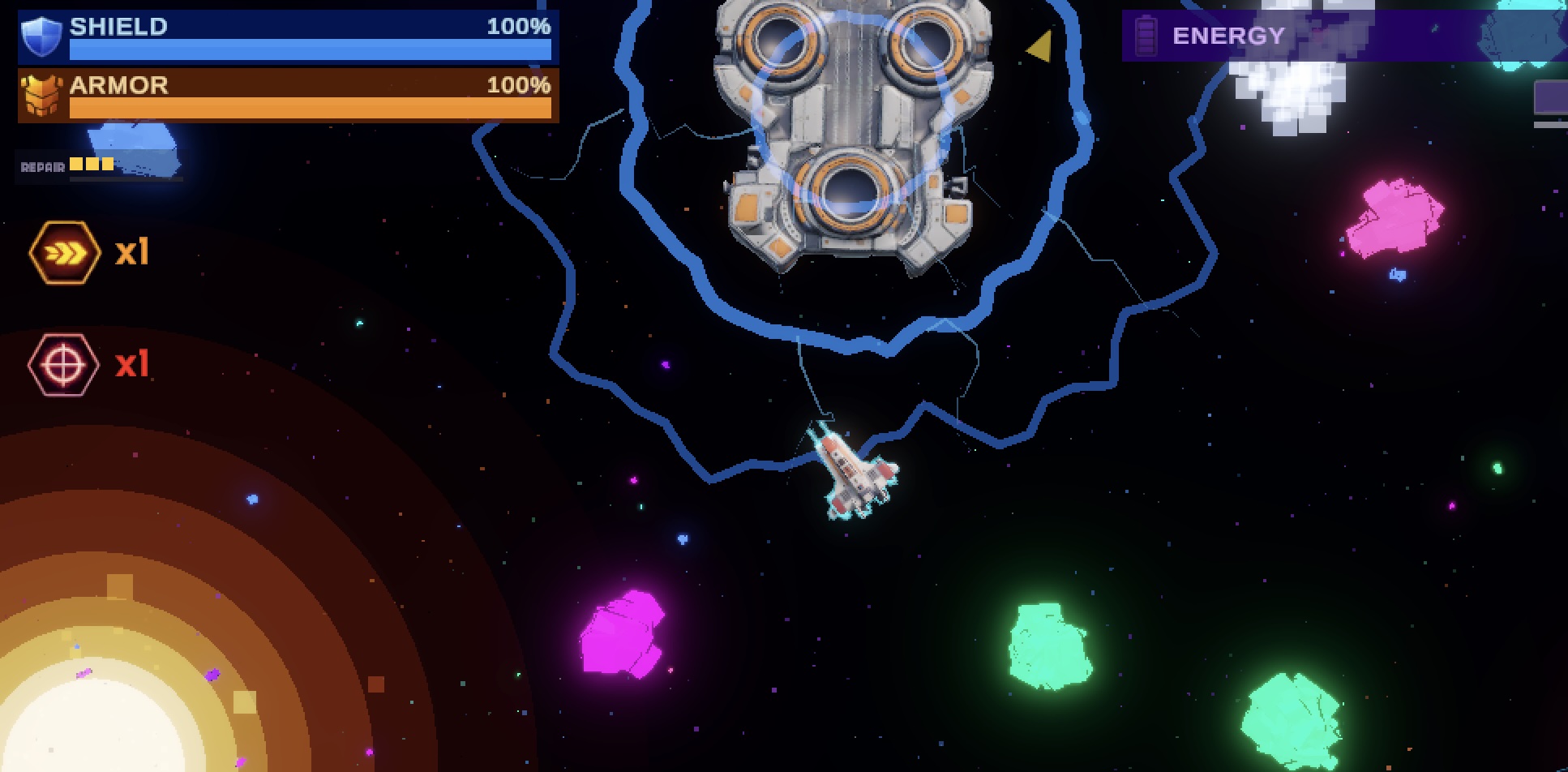Screen dimensions: 1568x772
Task: Expand the SHIELD status bar
Action: point(308,38)
